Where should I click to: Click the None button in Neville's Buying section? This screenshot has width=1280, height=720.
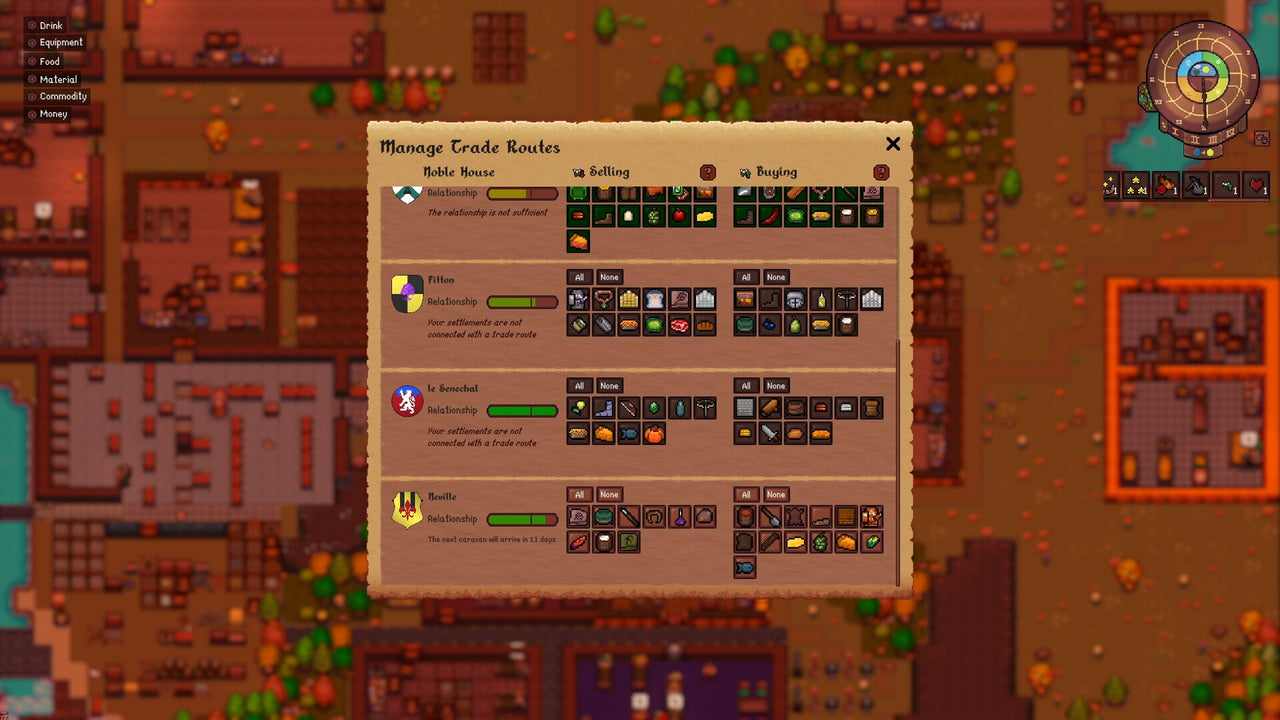[x=776, y=494]
